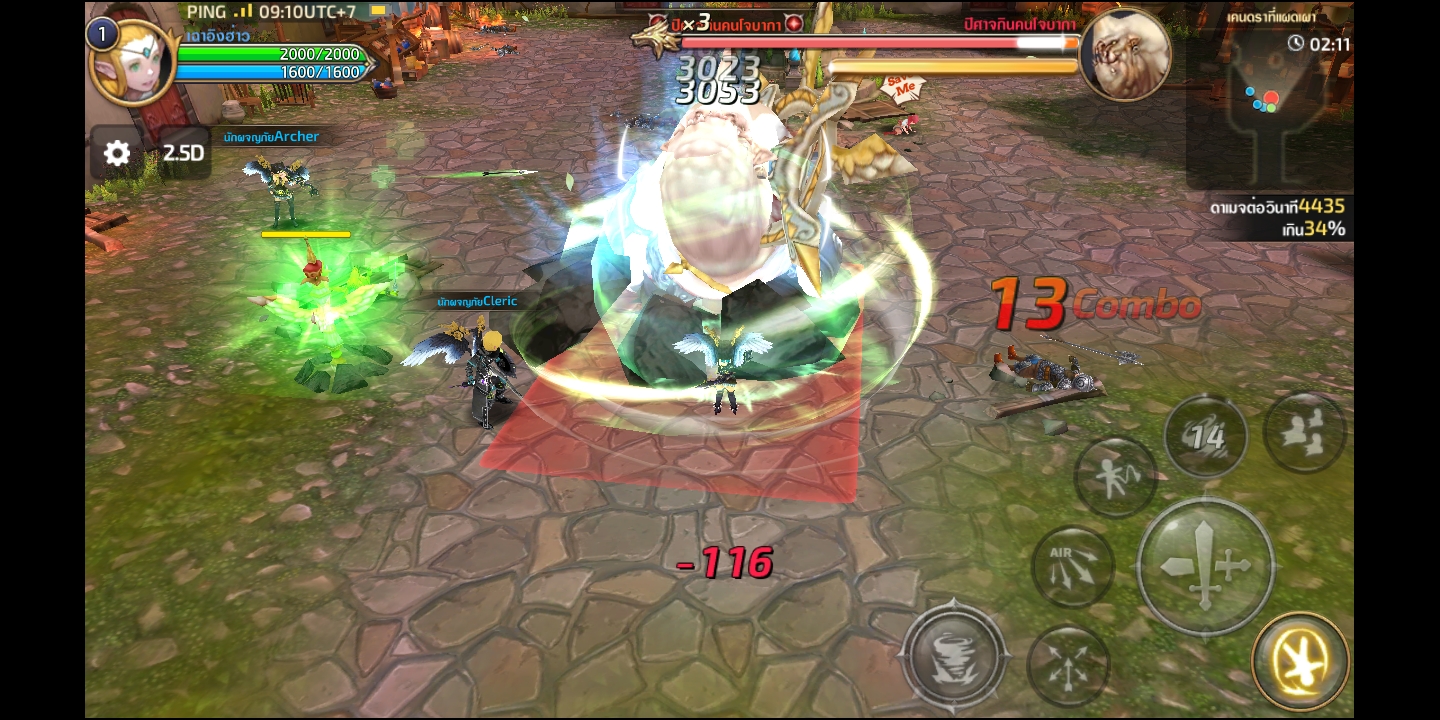This screenshot has width=1440, height=720.
Task: Fire the multi-arrow spread shot skill
Action: pyautogui.click(x=1068, y=664)
